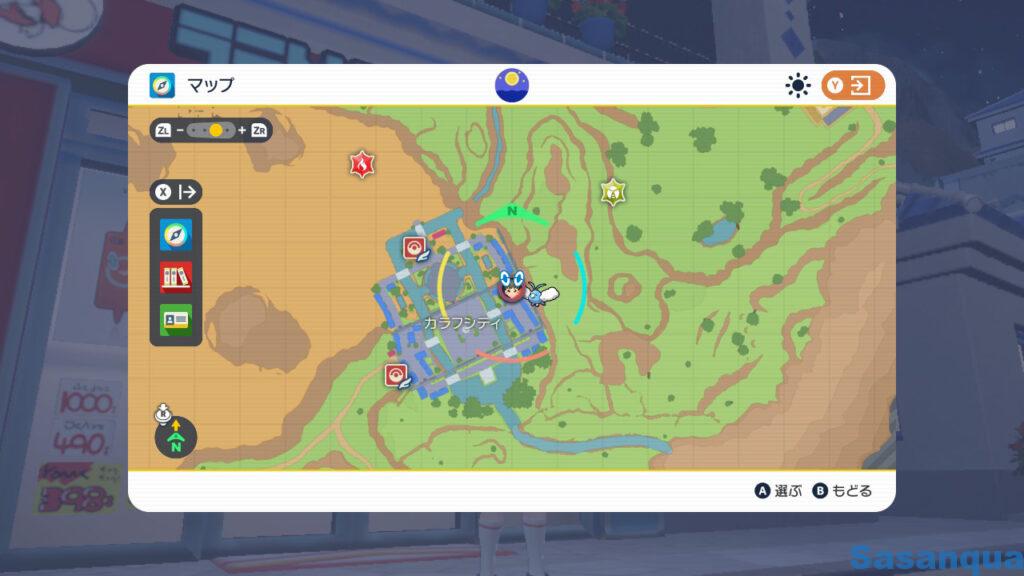Close the map with the orange exit button
The height and width of the screenshot is (576, 1024).
[853, 86]
